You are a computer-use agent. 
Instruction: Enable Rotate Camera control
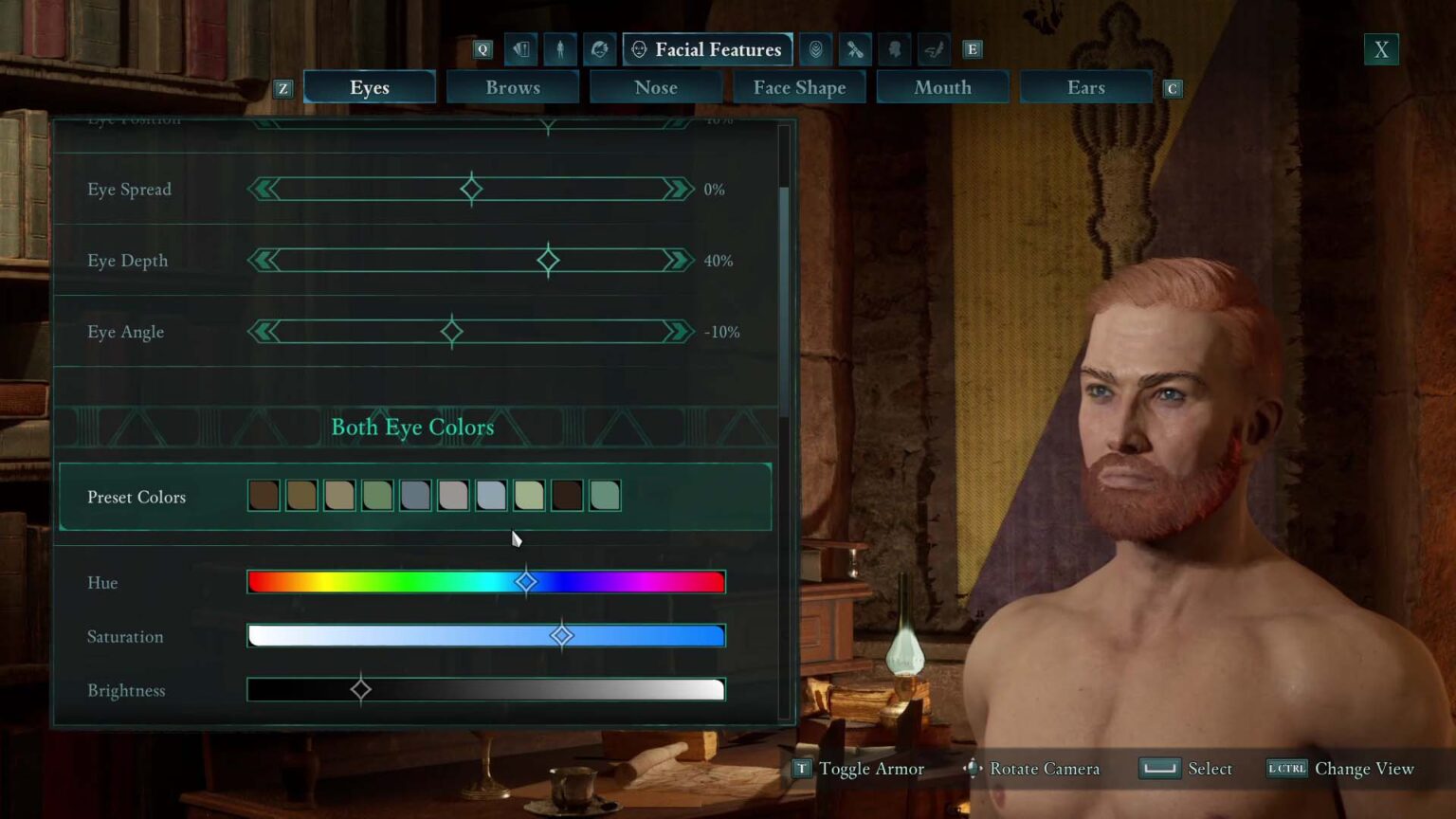(x=972, y=769)
